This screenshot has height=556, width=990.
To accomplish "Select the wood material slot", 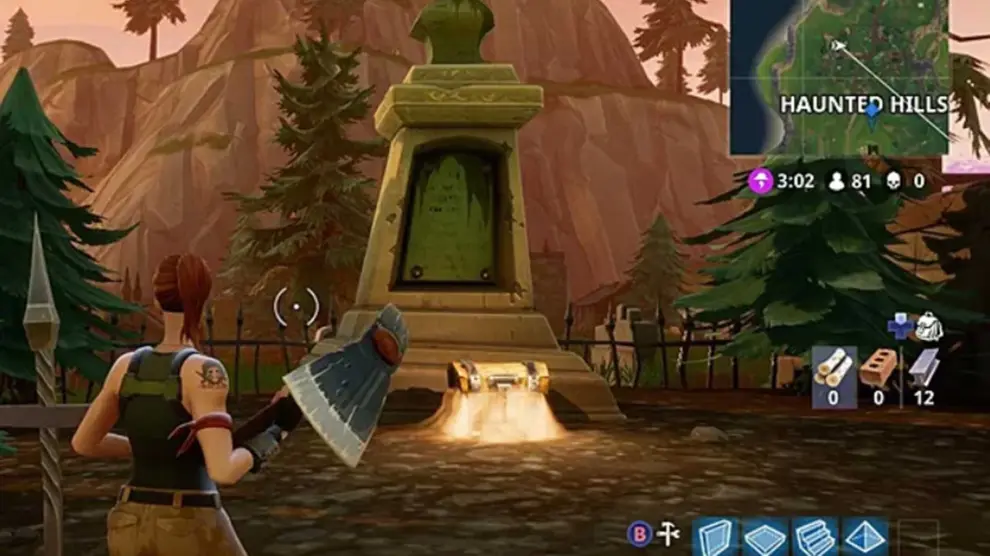I will click(x=834, y=370).
